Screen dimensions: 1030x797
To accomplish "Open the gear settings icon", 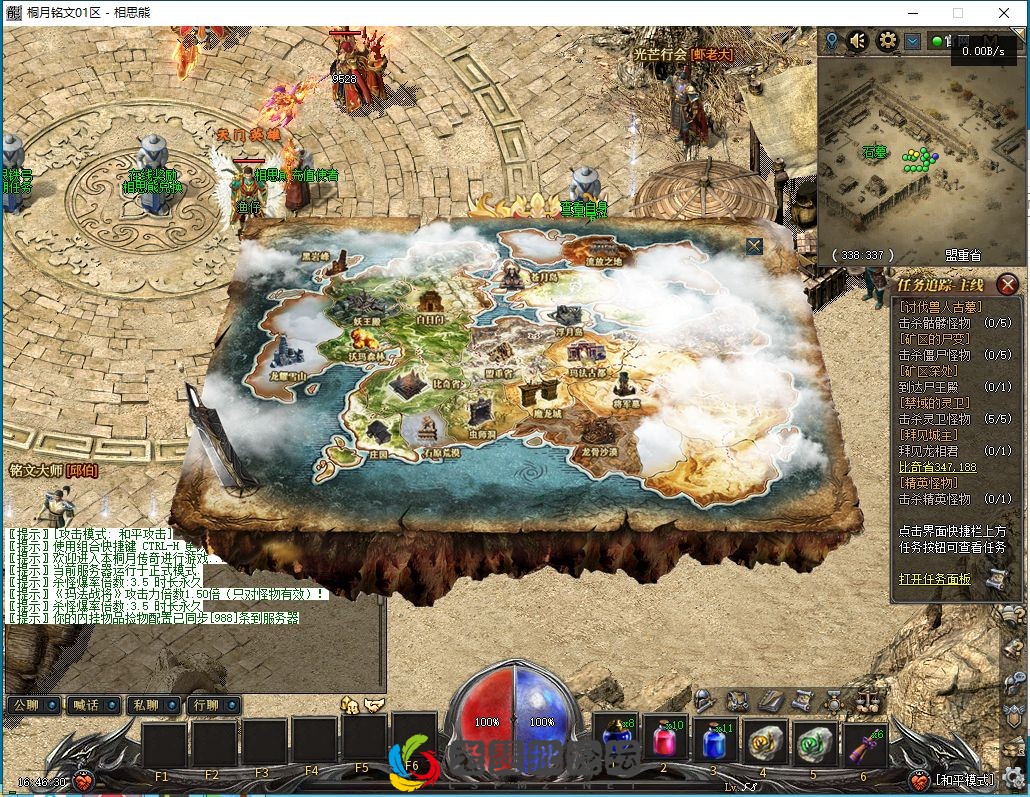I will [x=886, y=41].
